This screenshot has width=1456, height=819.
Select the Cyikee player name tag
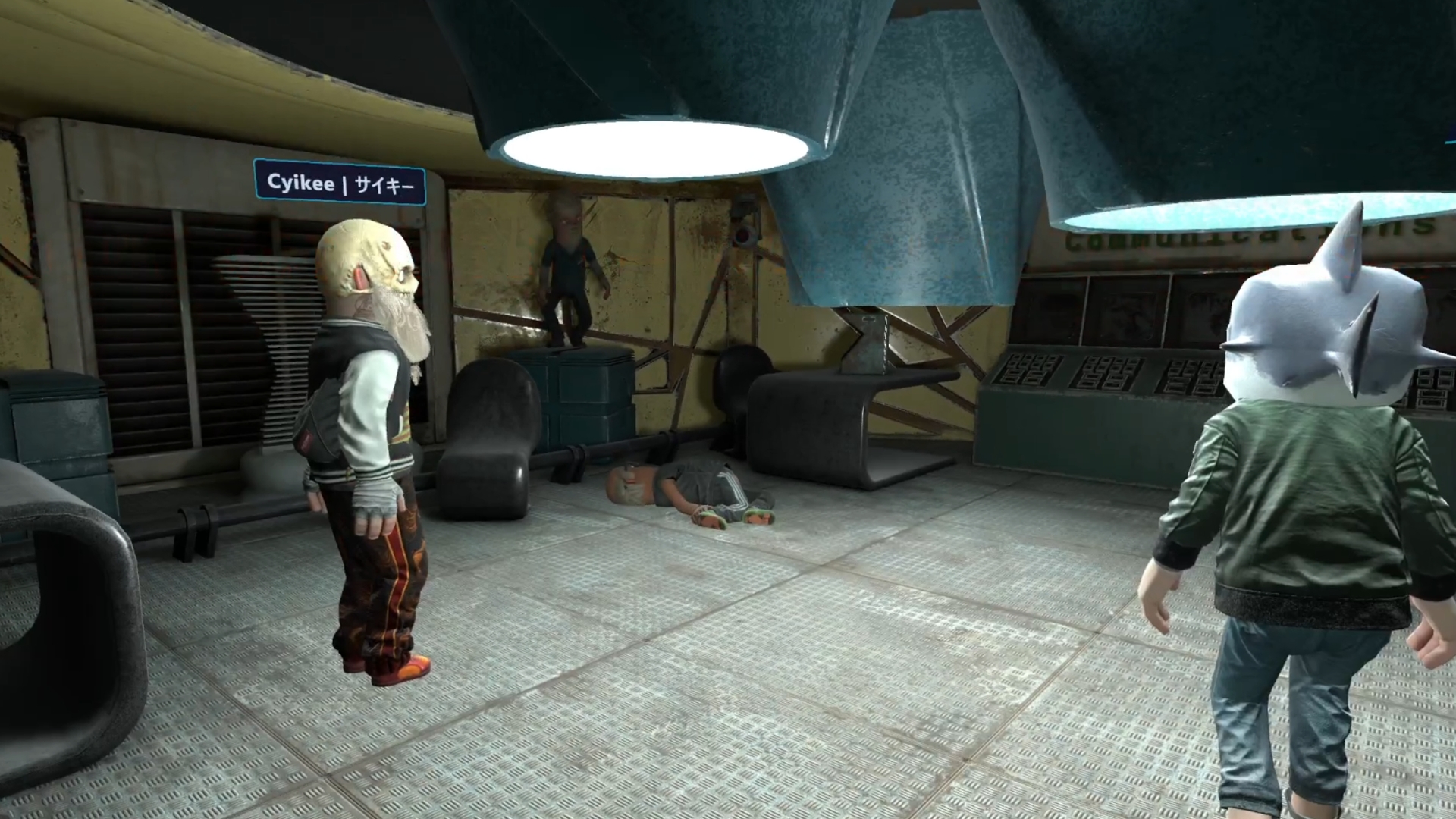[340, 184]
